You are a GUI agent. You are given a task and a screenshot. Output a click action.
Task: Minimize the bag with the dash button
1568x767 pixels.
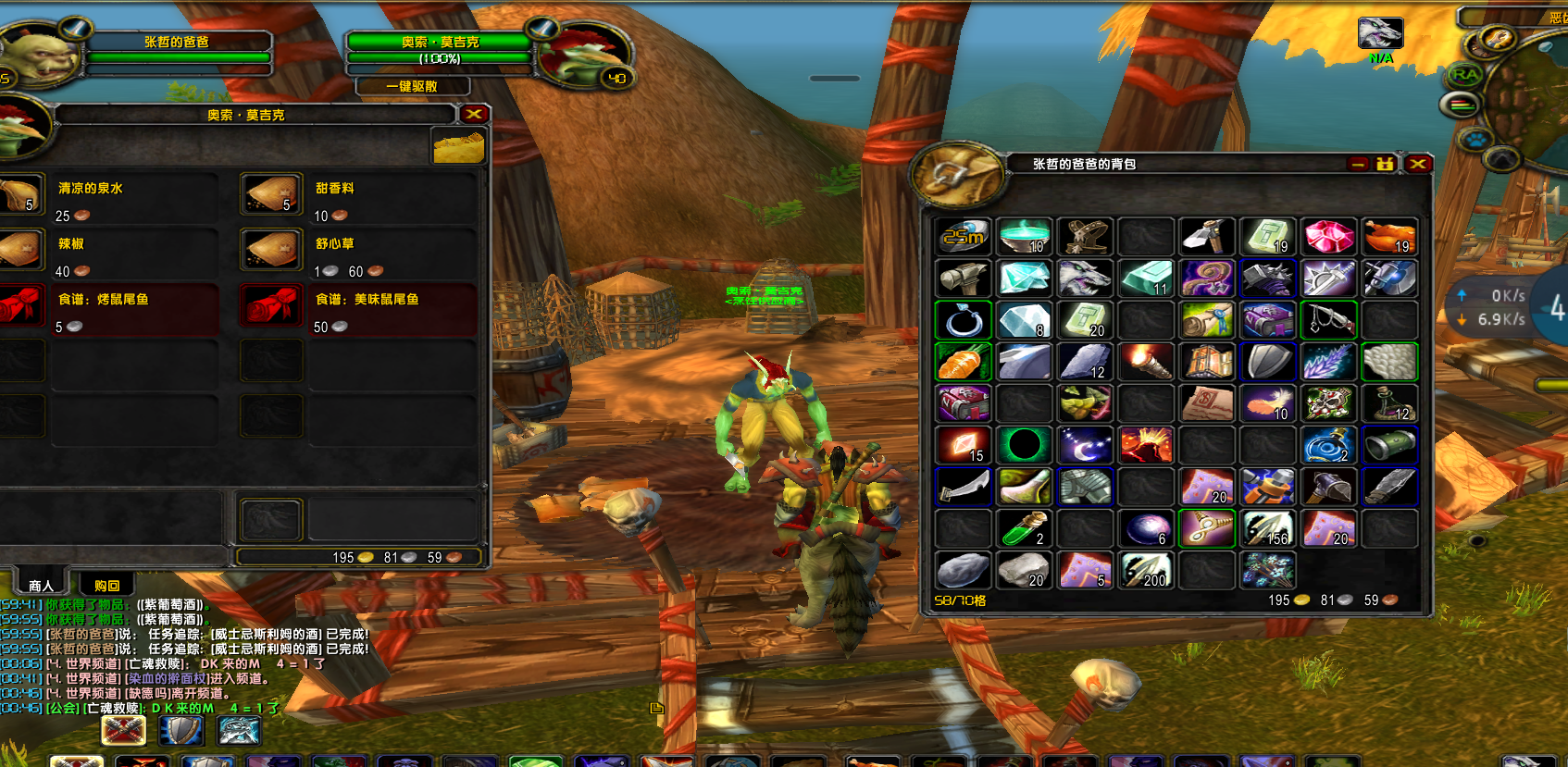click(x=1358, y=164)
